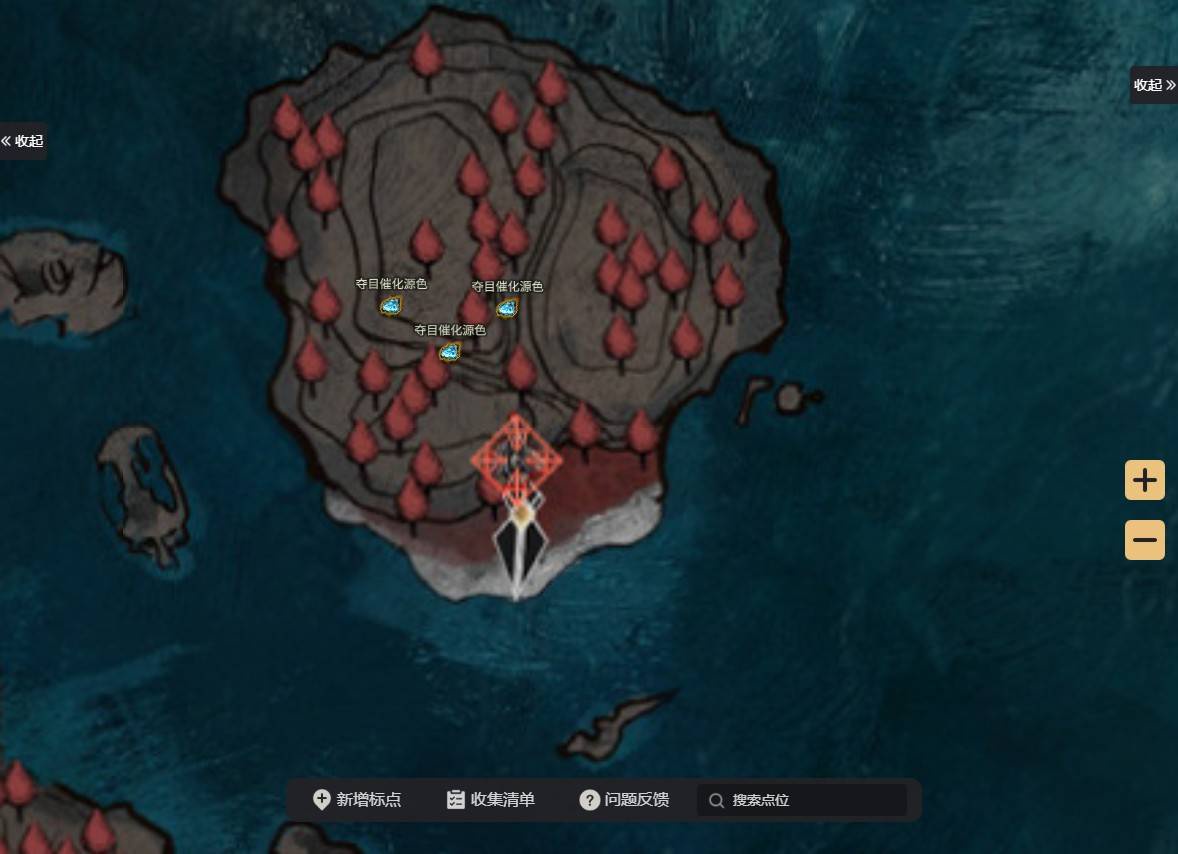Add a new marker via 新增标点
The height and width of the screenshot is (854, 1178).
pos(357,800)
